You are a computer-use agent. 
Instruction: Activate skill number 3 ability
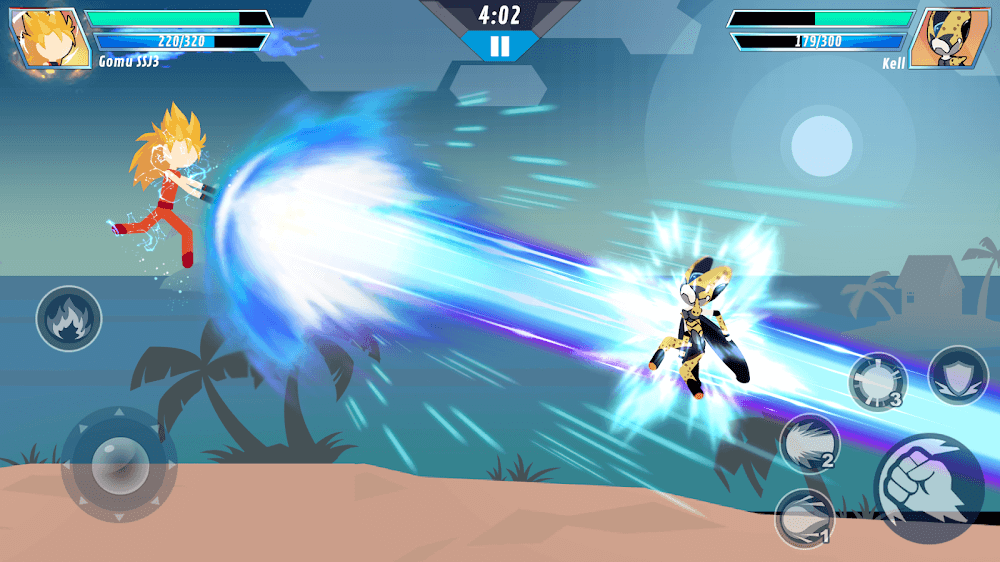[x=877, y=381]
